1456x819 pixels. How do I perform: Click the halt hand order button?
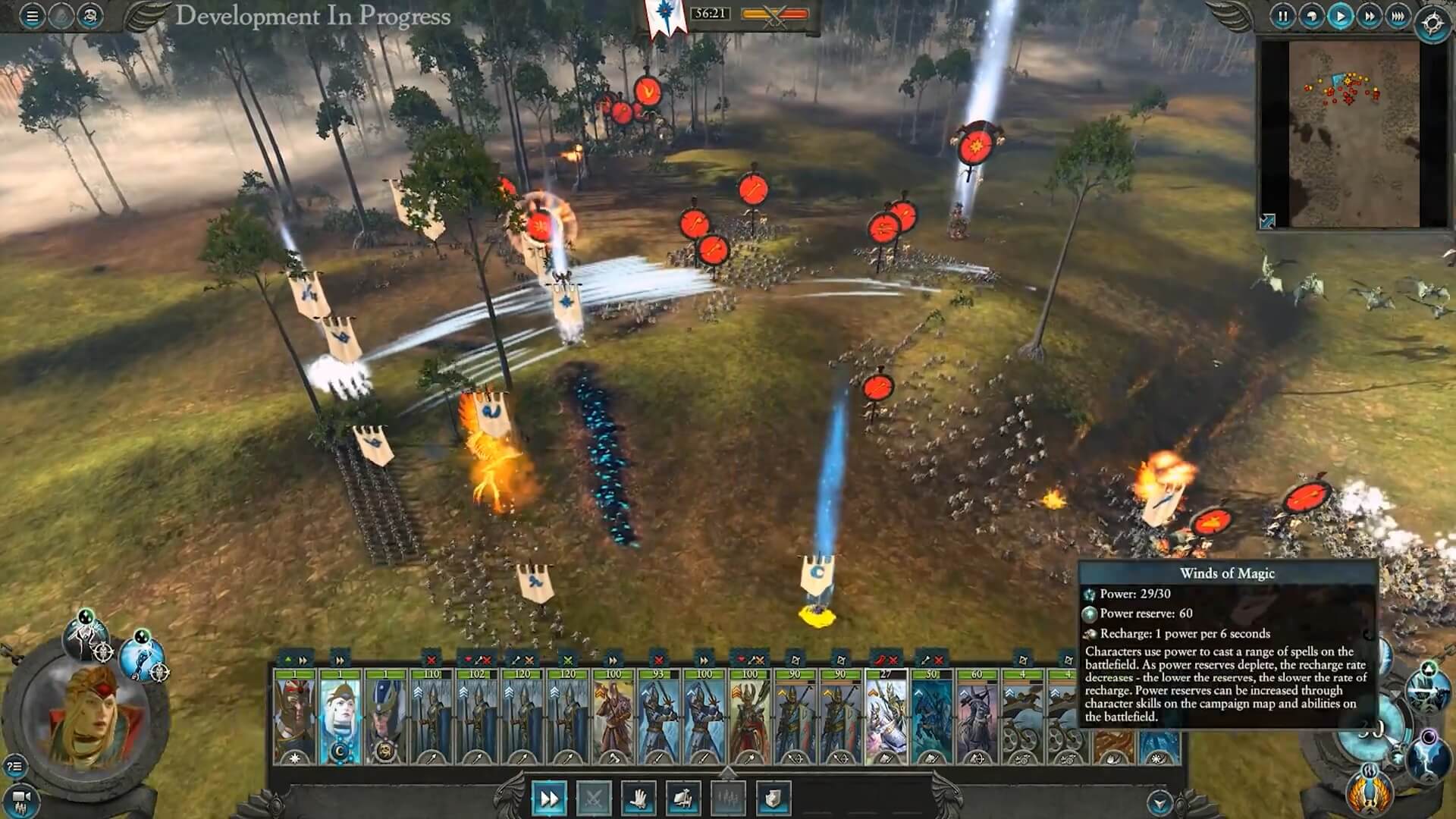click(x=638, y=798)
